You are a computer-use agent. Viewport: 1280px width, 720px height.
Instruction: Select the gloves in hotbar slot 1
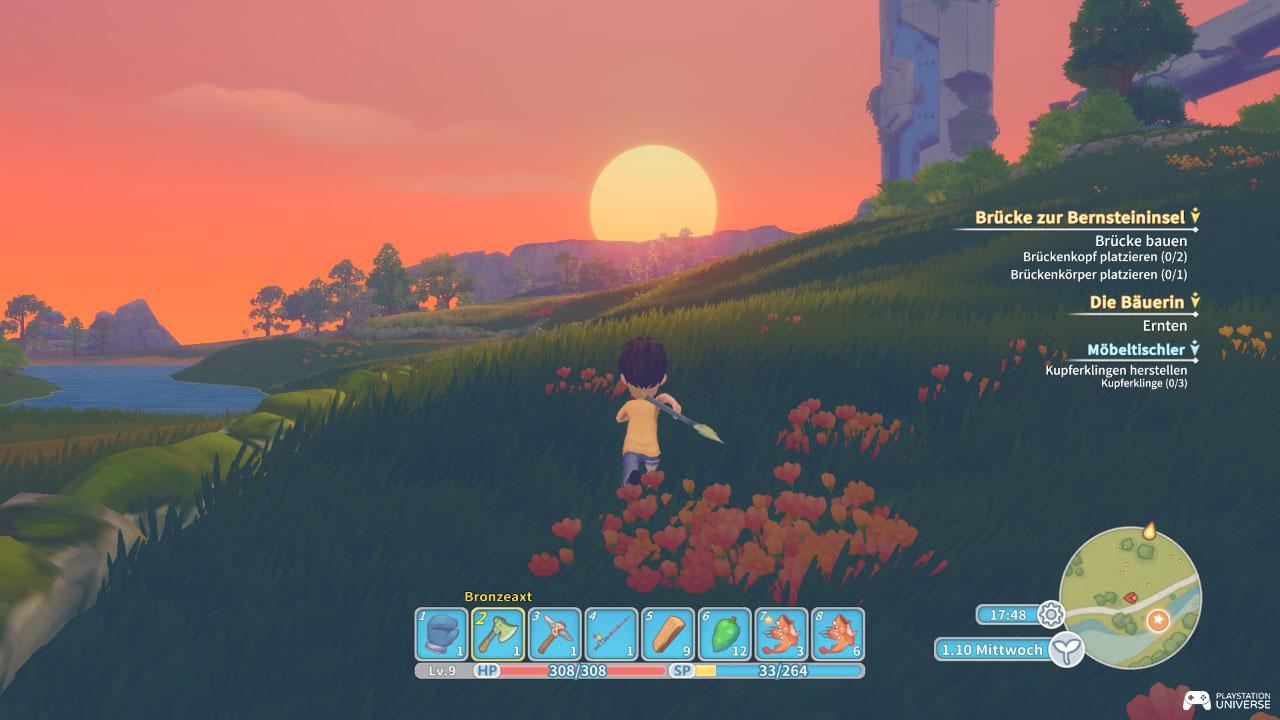point(444,630)
